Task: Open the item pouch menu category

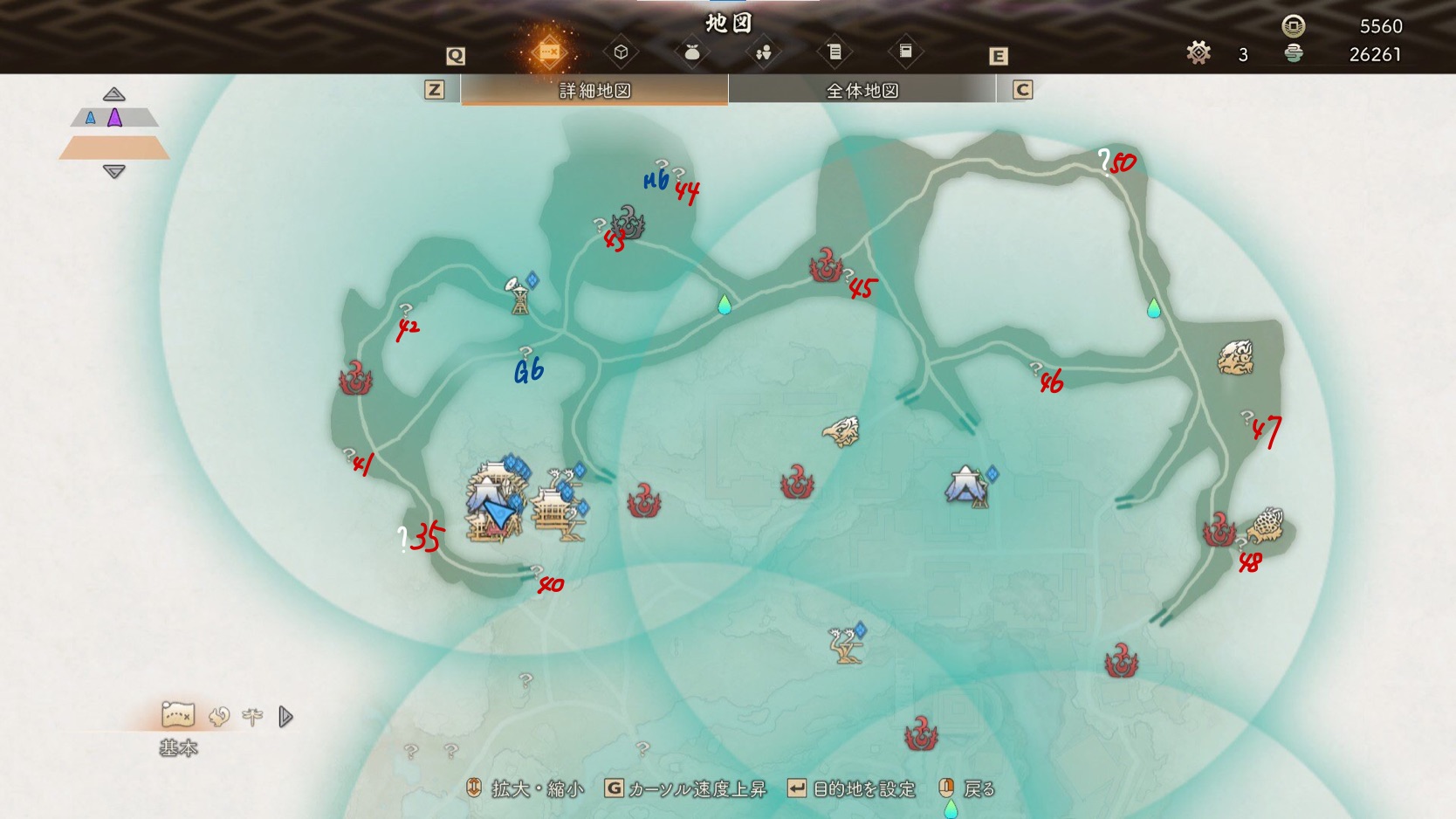Action: coord(692,52)
